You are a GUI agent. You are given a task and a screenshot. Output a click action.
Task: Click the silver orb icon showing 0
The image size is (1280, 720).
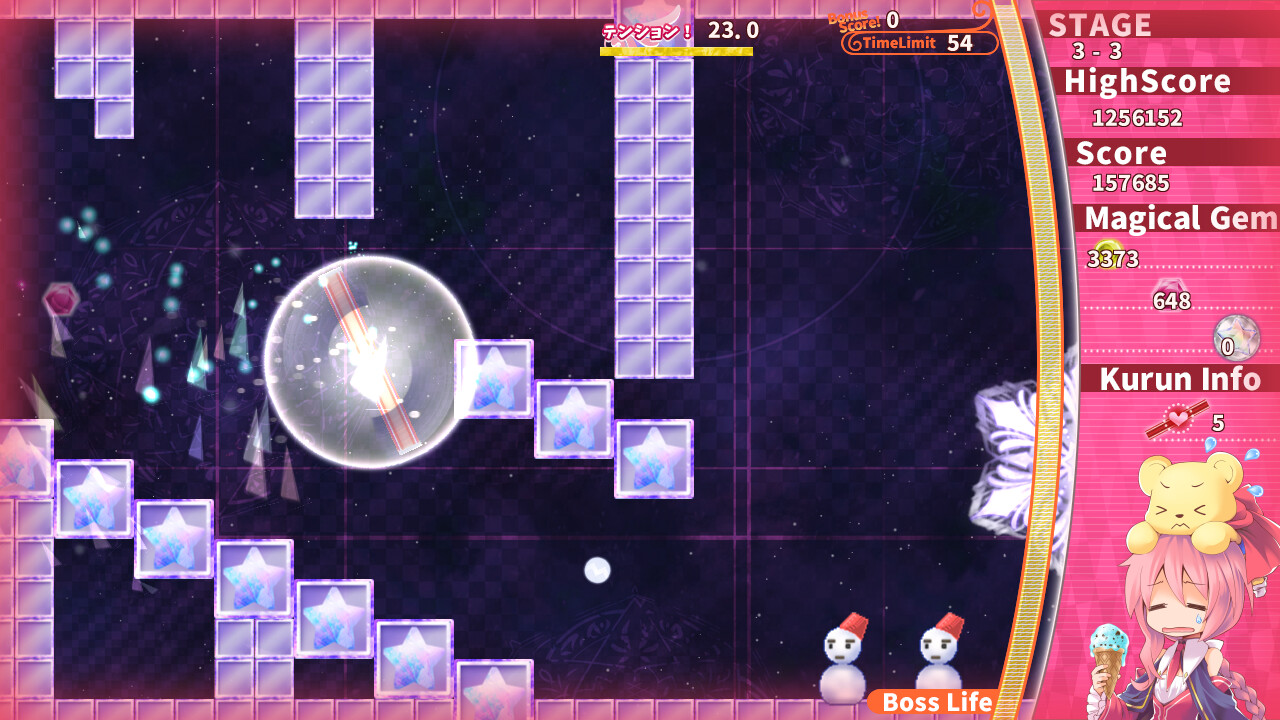click(x=1235, y=335)
